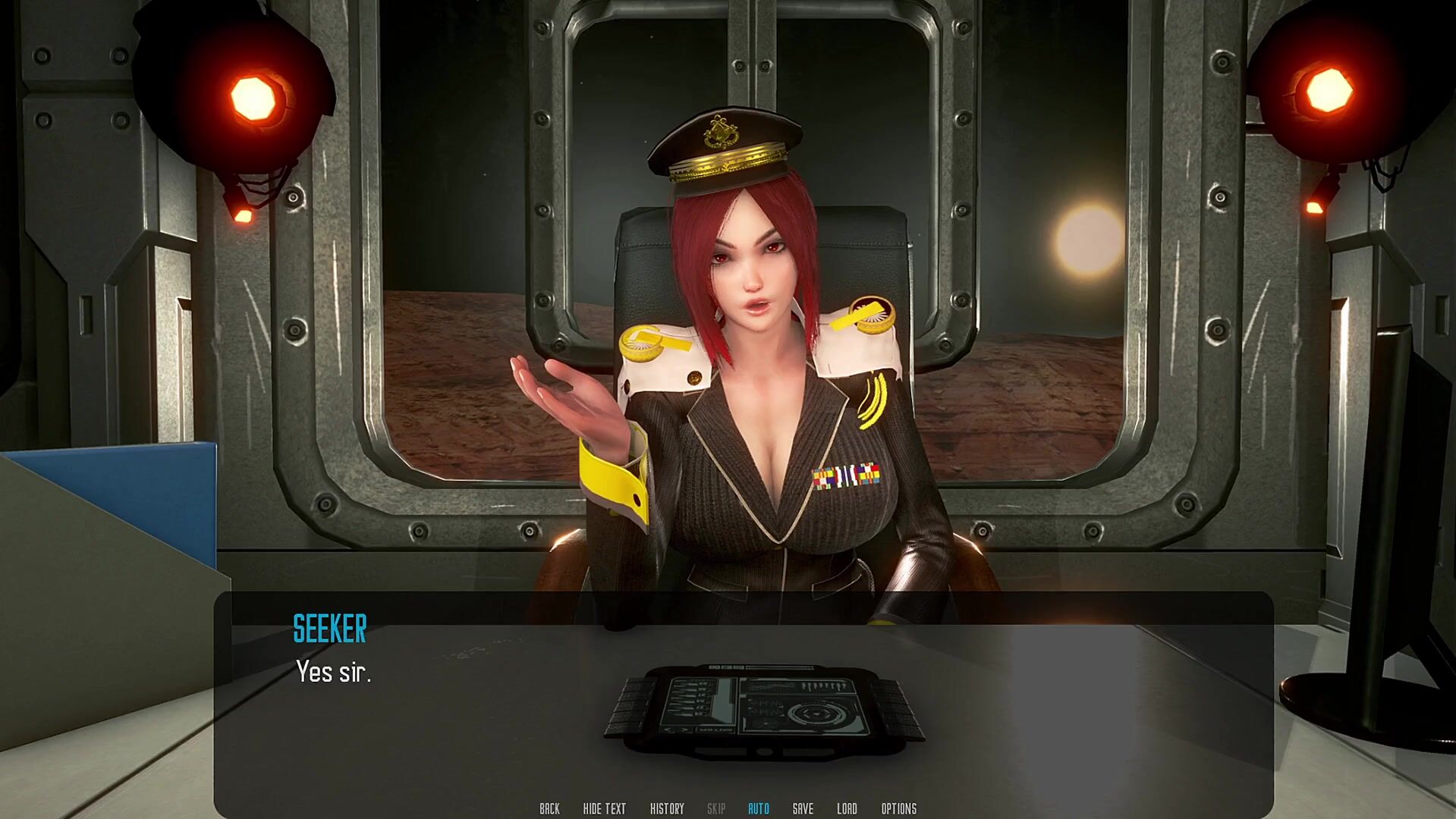Go back to previous dialogue line
Screen dimensions: 1456x819
point(549,808)
